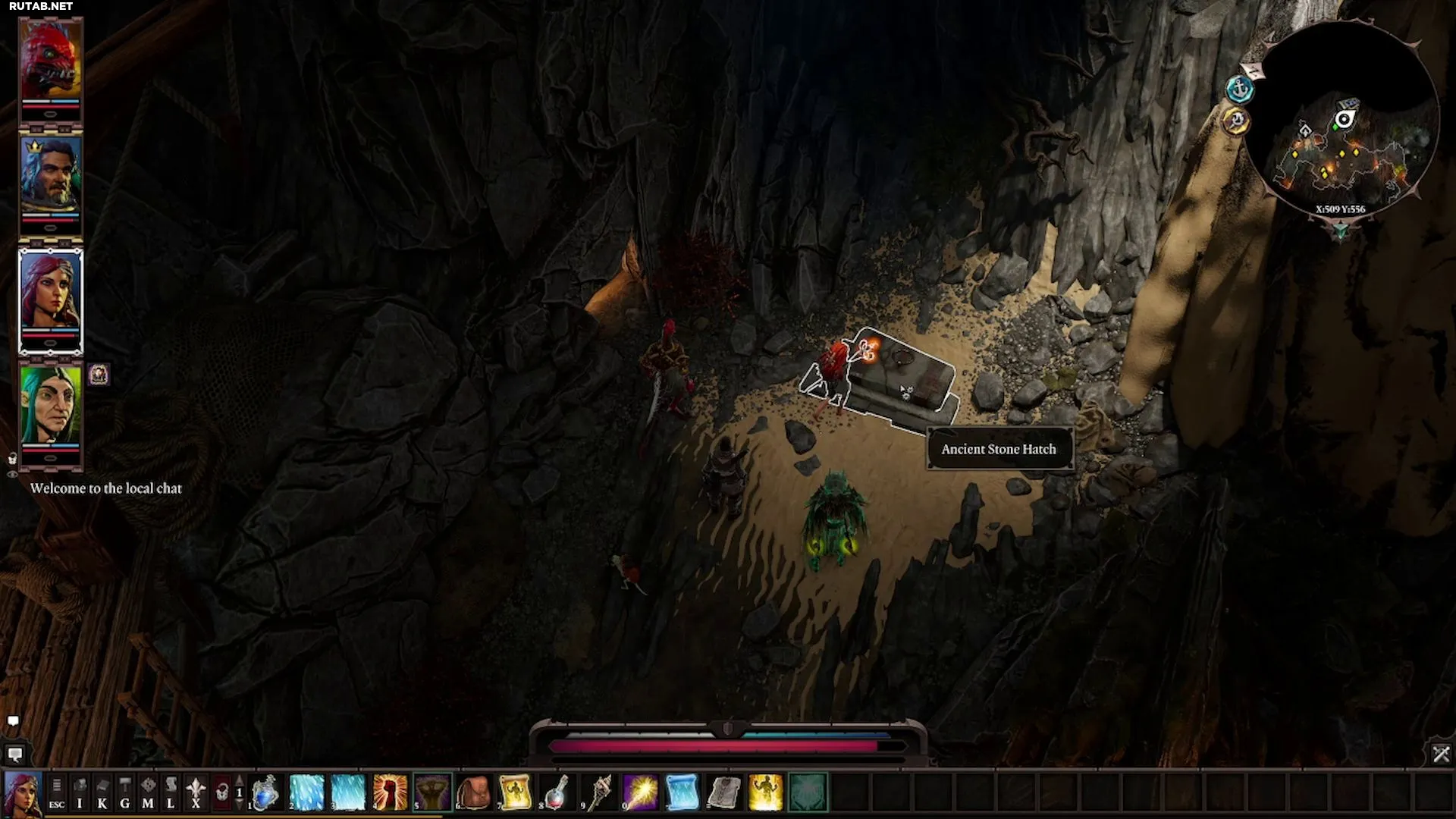Drink the red potion in hotbar slot 8

[557, 792]
